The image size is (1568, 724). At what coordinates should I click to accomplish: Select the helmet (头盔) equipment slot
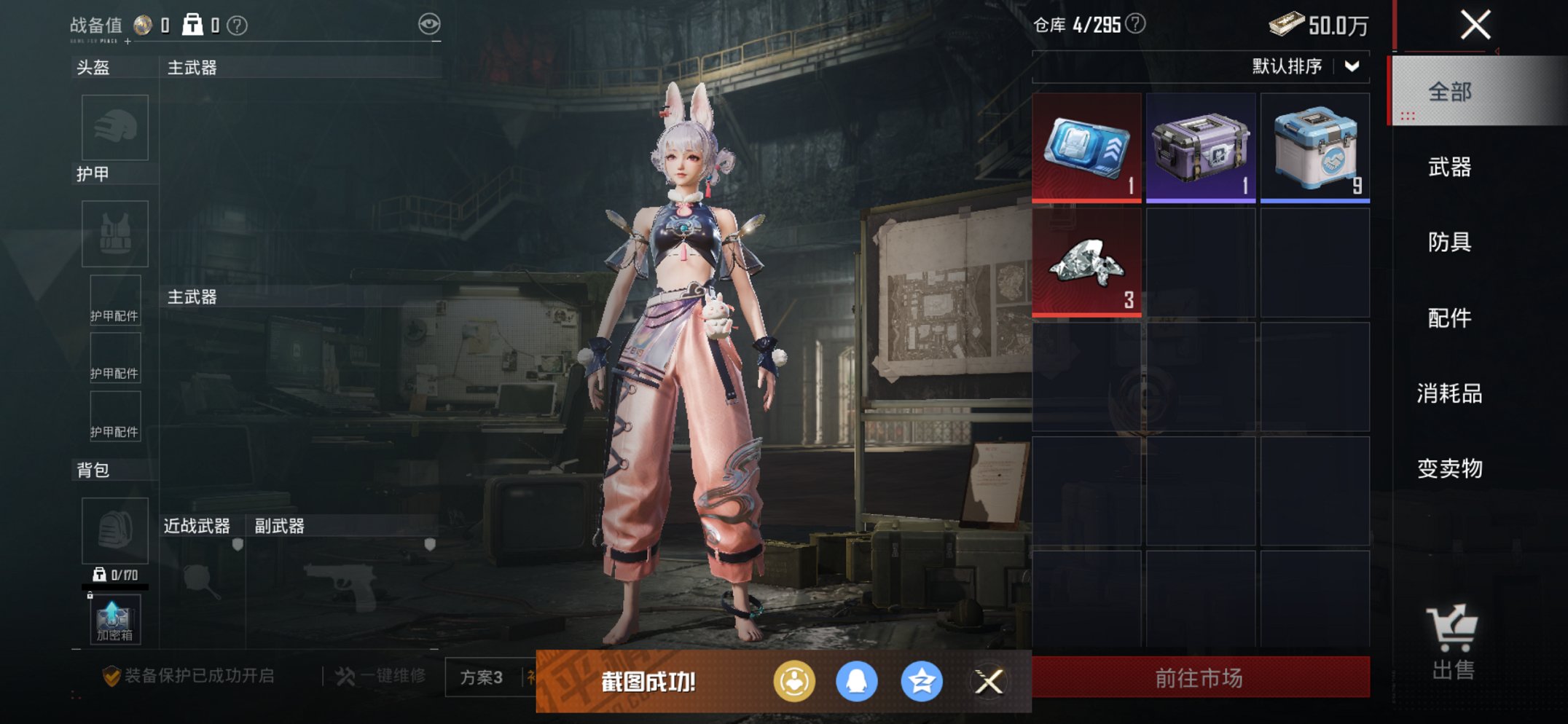click(113, 127)
